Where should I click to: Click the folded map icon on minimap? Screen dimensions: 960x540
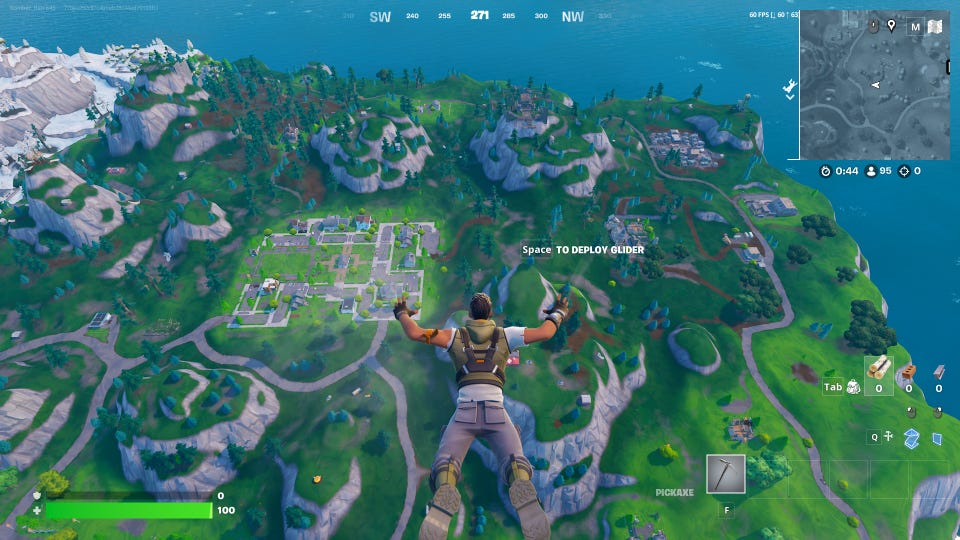tap(936, 27)
